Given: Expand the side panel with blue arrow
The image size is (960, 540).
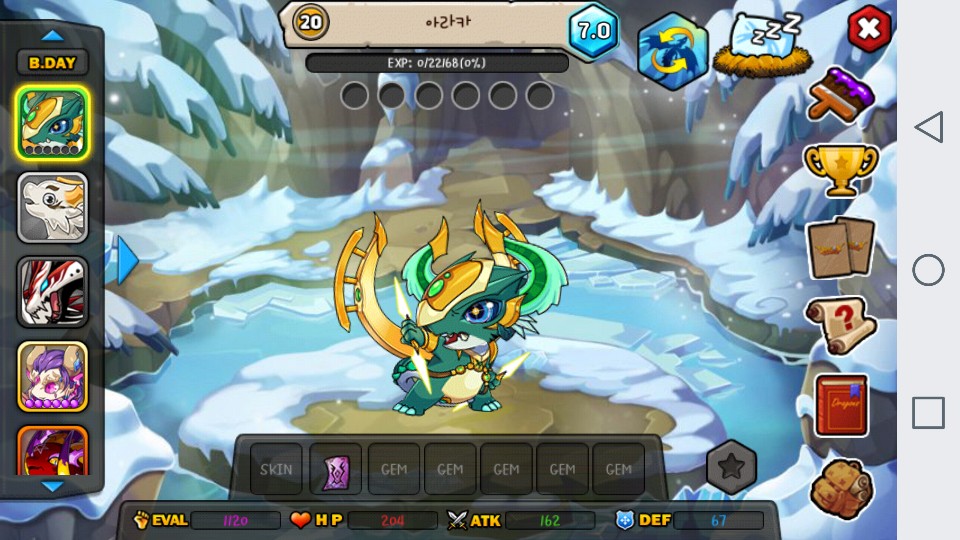Looking at the screenshot, I should pyautogui.click(x=127, y=262).
